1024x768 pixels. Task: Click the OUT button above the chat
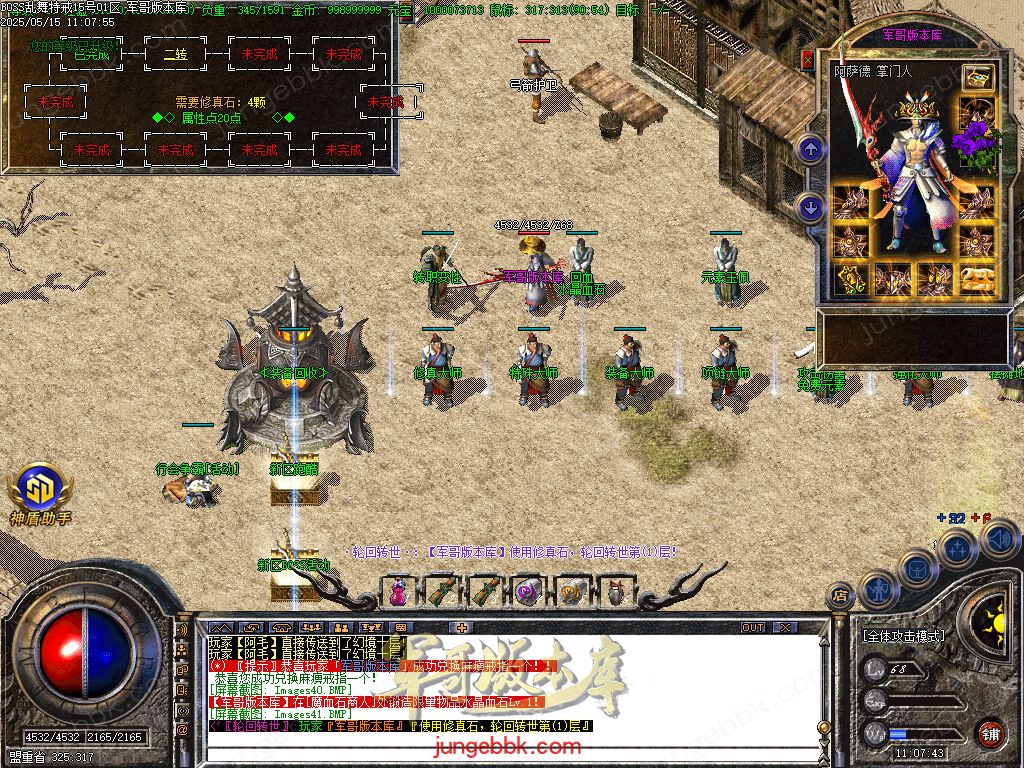click(x=753, y=627)
